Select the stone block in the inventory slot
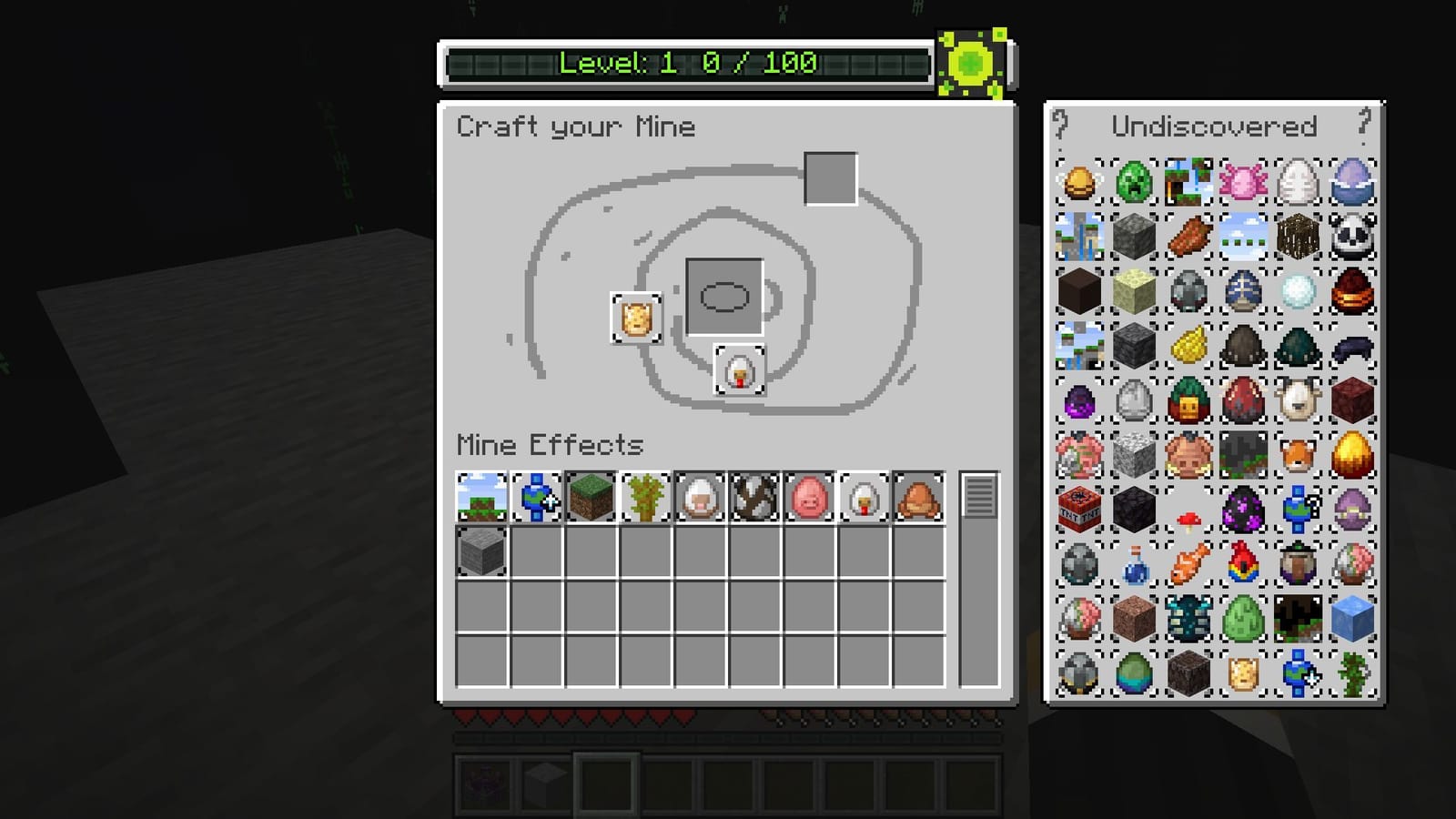Viewport: 1456px width, 819px height. pyautogui.click(x=479, y=550)
